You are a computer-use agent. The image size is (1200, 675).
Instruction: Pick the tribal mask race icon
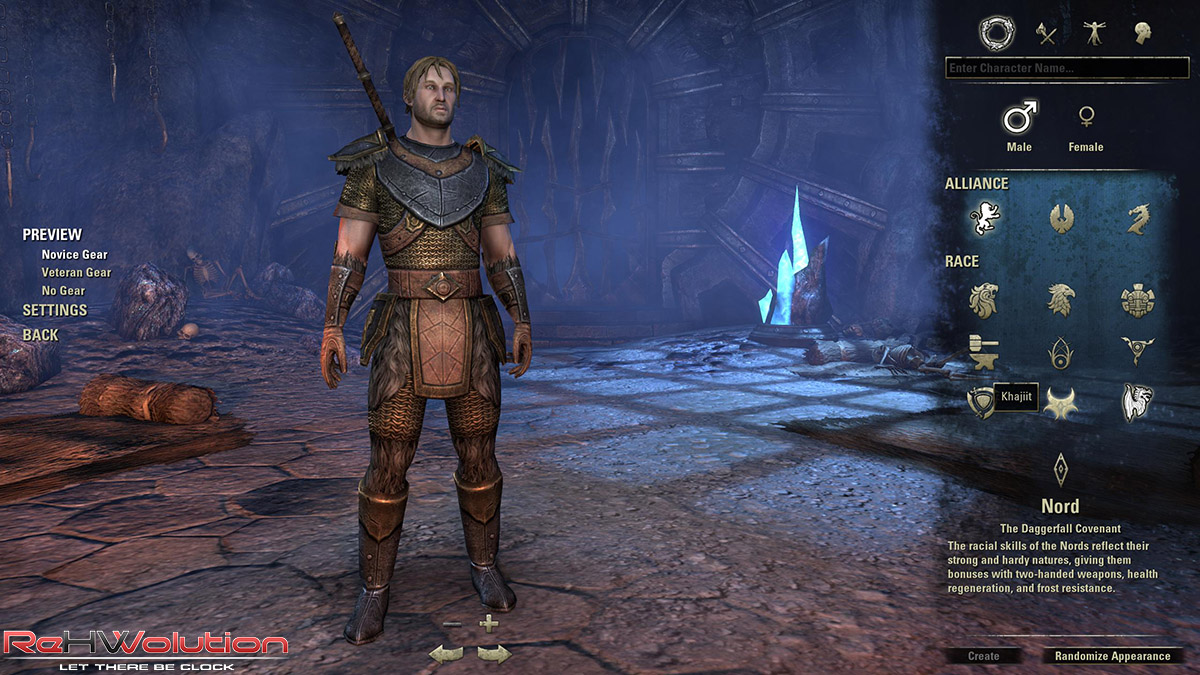click(x=1137, y=299)
